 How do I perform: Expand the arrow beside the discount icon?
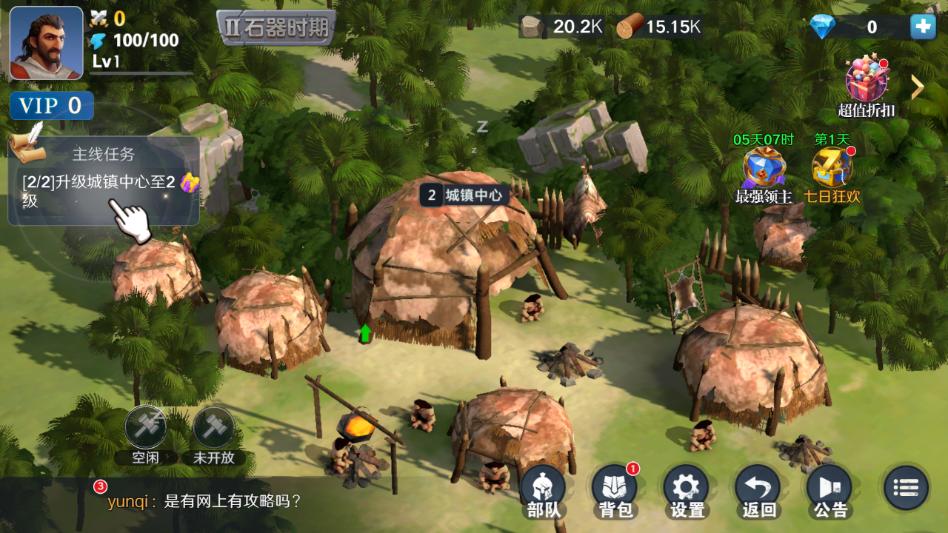(917, 87)
